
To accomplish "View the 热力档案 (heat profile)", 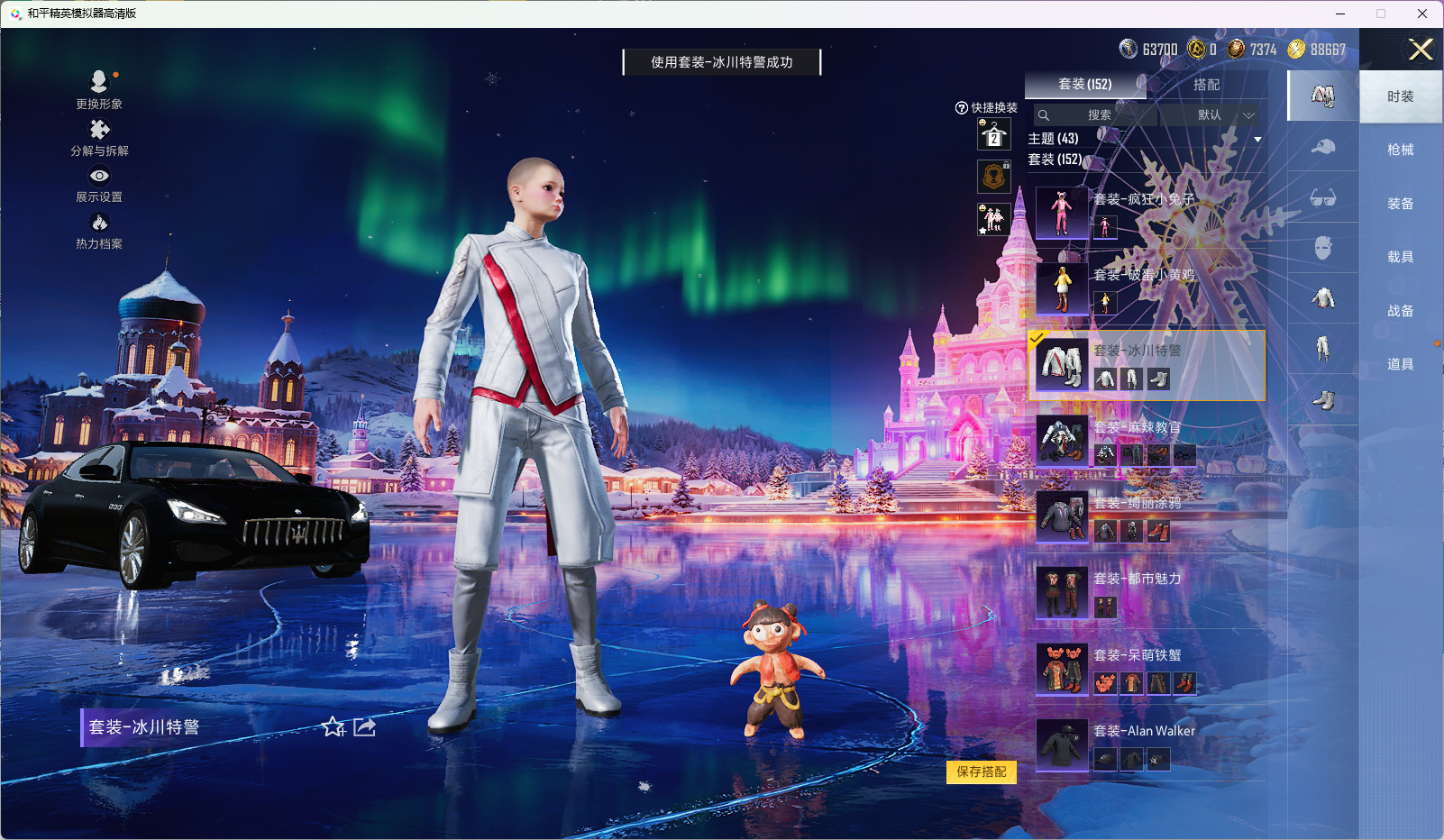I will coord(98,227).
